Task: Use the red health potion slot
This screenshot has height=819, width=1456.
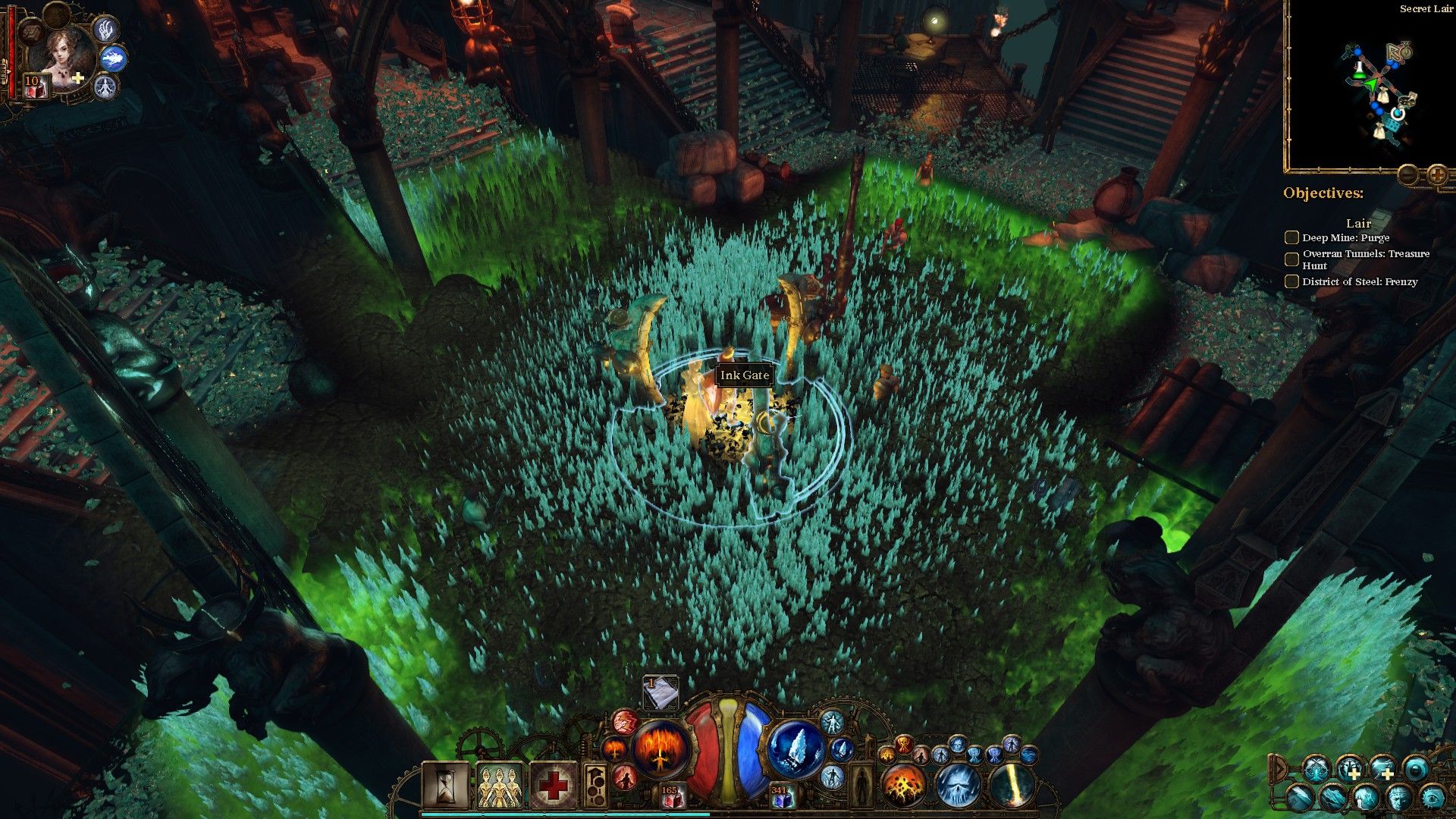Action: pyautogui.click(x=670, y=796)
